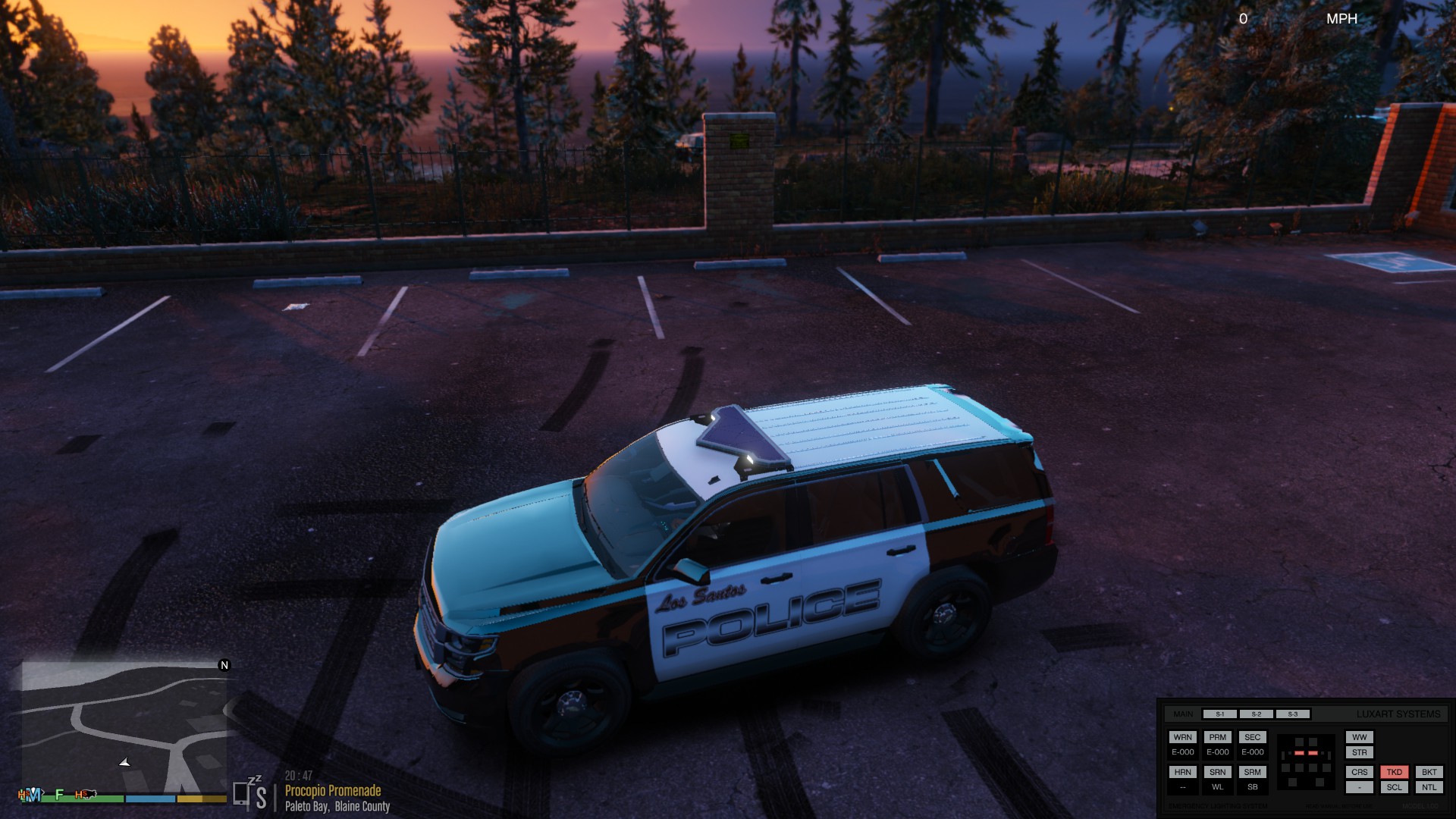1456x819 pixels.
Task: Activate the HRN horn button
Action: (x=1182, y=772)
